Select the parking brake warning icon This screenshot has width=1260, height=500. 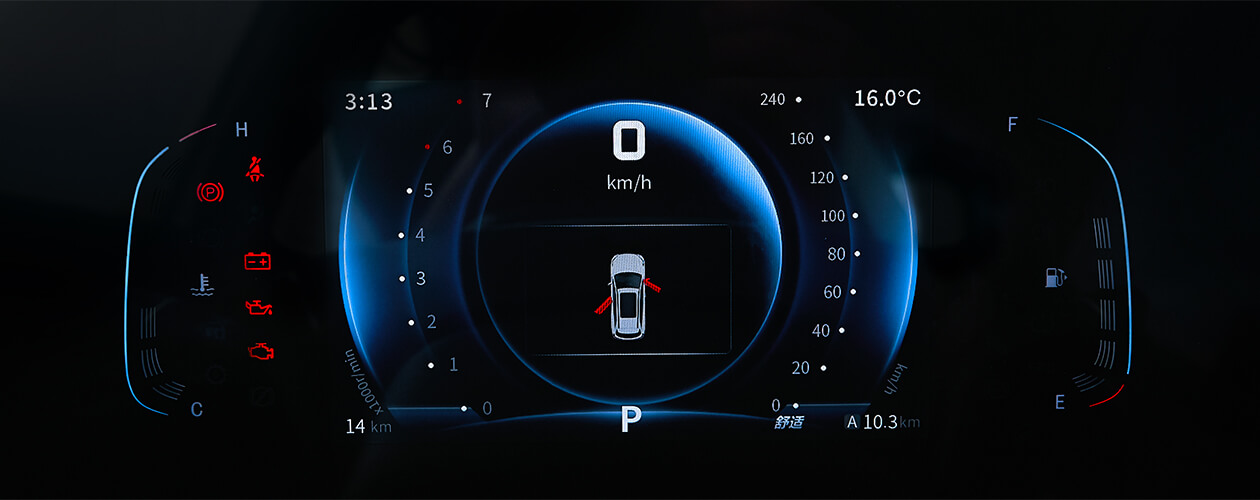point(211,190)
